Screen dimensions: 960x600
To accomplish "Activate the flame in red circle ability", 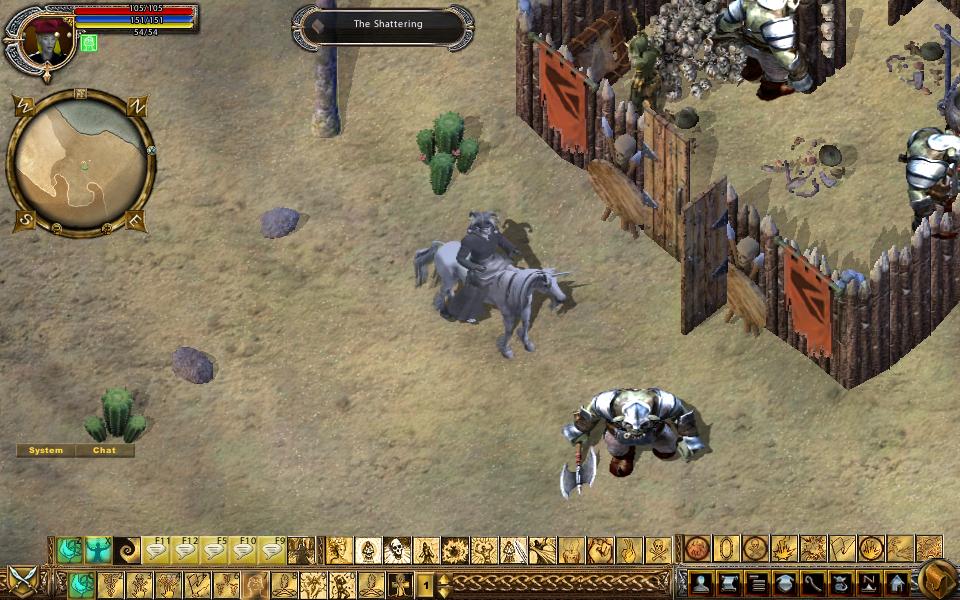I will [872, 549].
